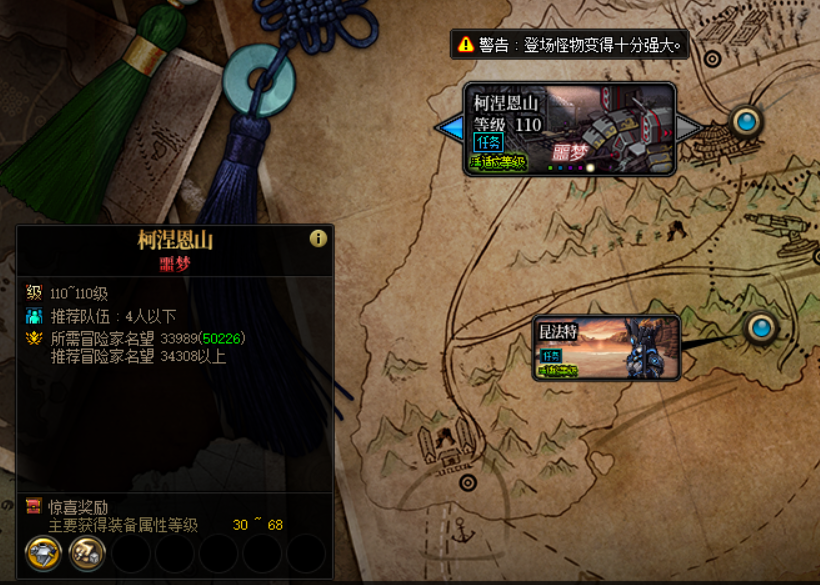Click the 任务 tag on the 昆法特 card
The height and width of the screenshot is (585, 820).
click(x=551, y=355)
